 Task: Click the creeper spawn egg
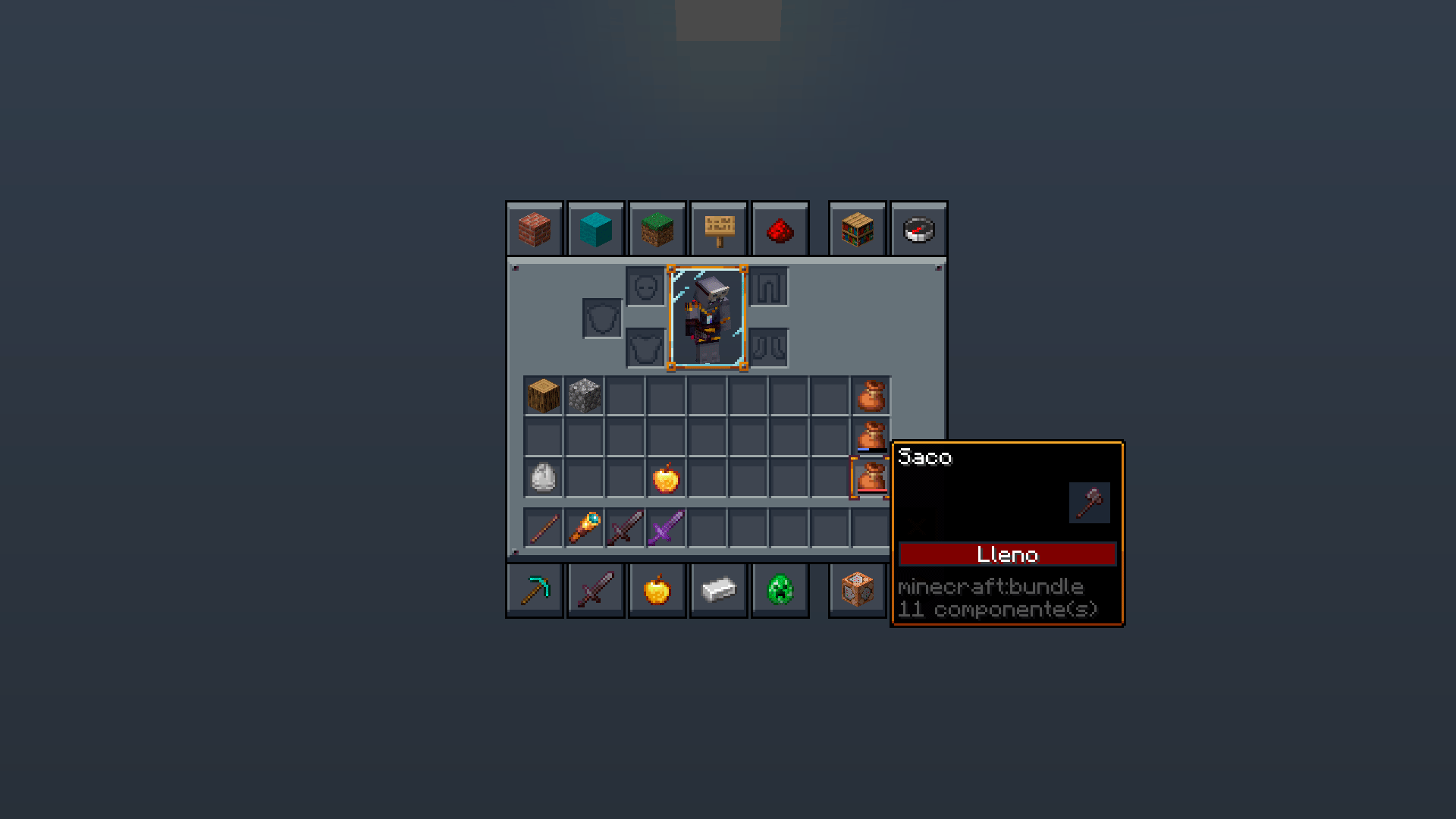[x=780, y=590]
